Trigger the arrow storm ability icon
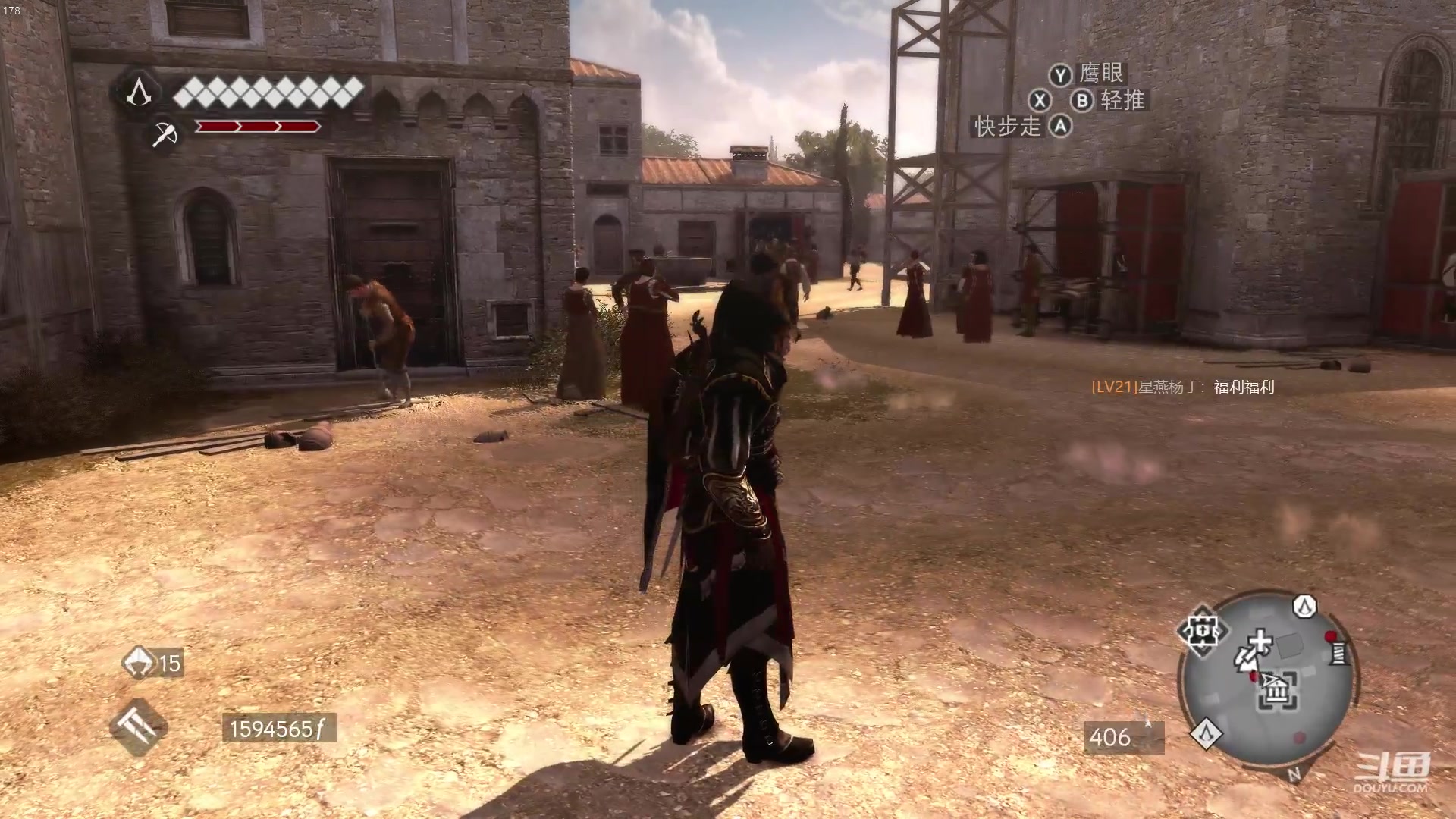The image size is (1456, 819). point(138,727)
